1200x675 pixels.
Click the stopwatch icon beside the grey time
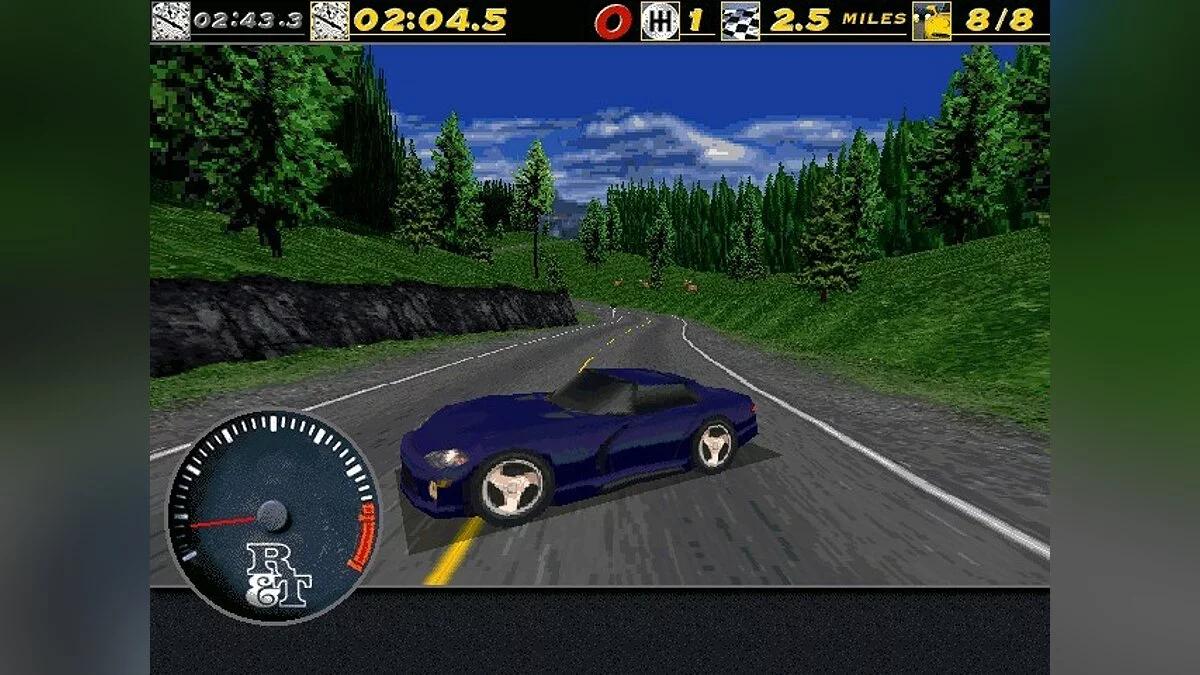coord(170,21)
